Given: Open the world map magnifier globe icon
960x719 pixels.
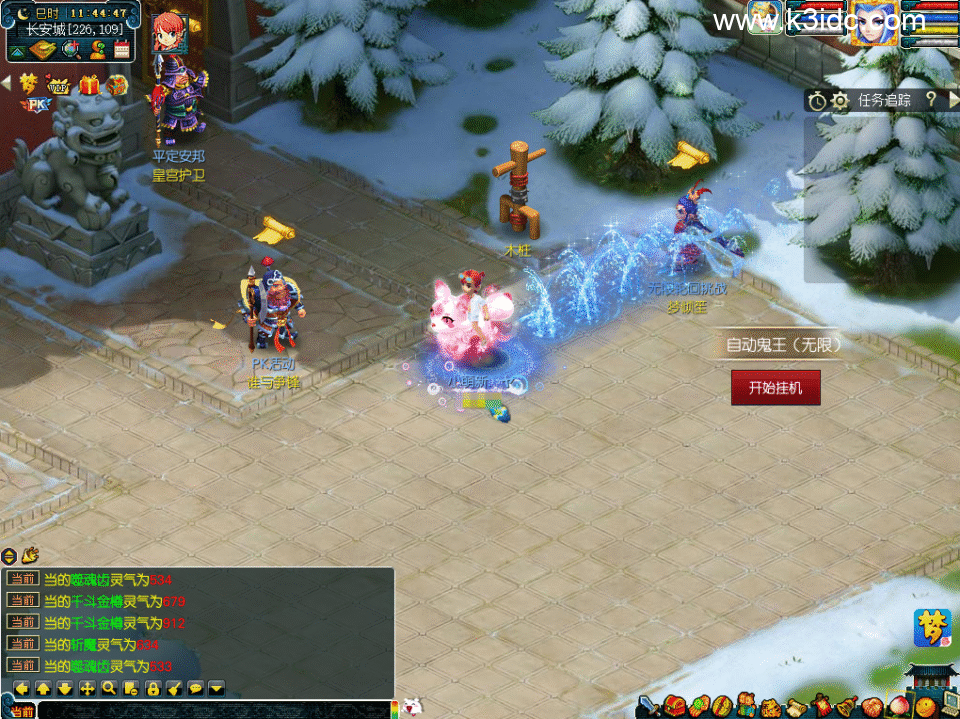Looking at the screenshot, I should (71, 48).
